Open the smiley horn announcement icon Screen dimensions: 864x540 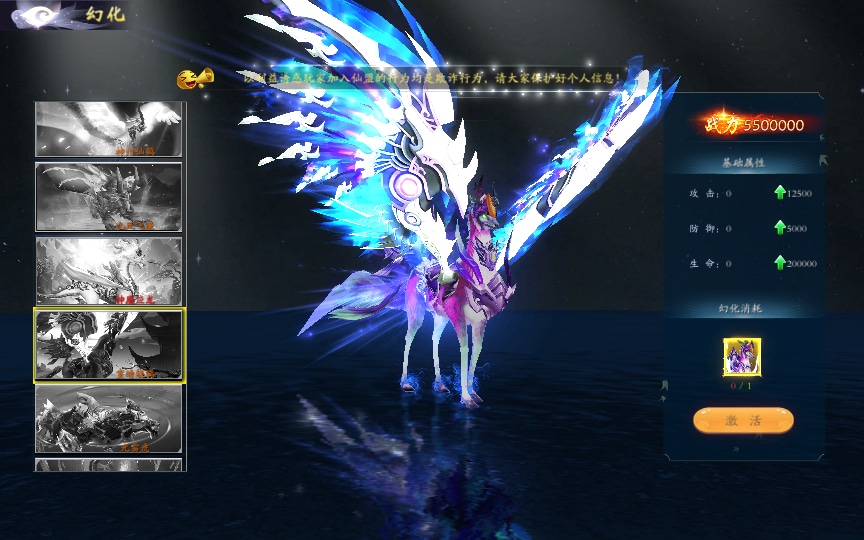[x=195, y=79]
